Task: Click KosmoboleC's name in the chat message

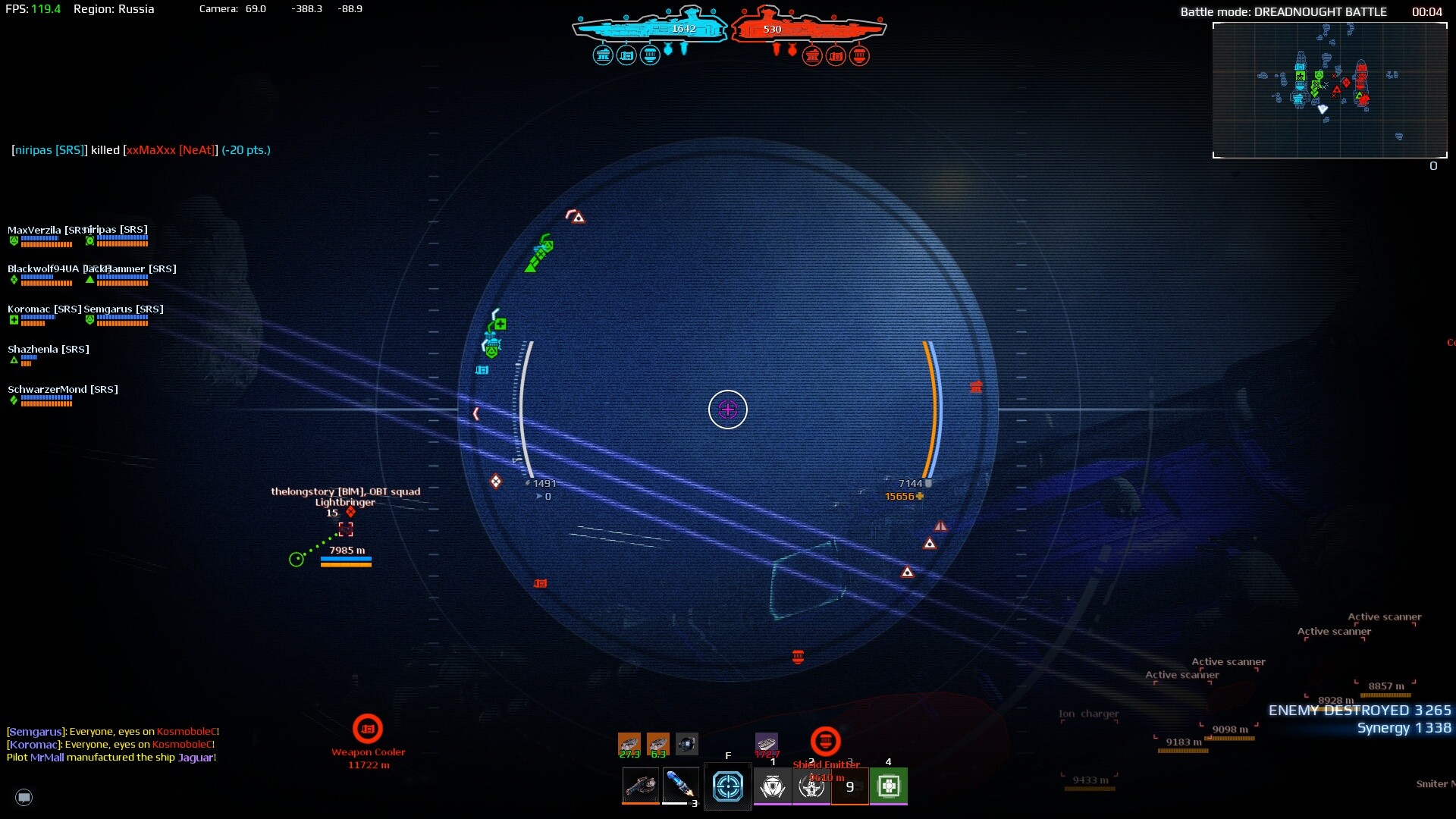Action: tap(187, 733)
